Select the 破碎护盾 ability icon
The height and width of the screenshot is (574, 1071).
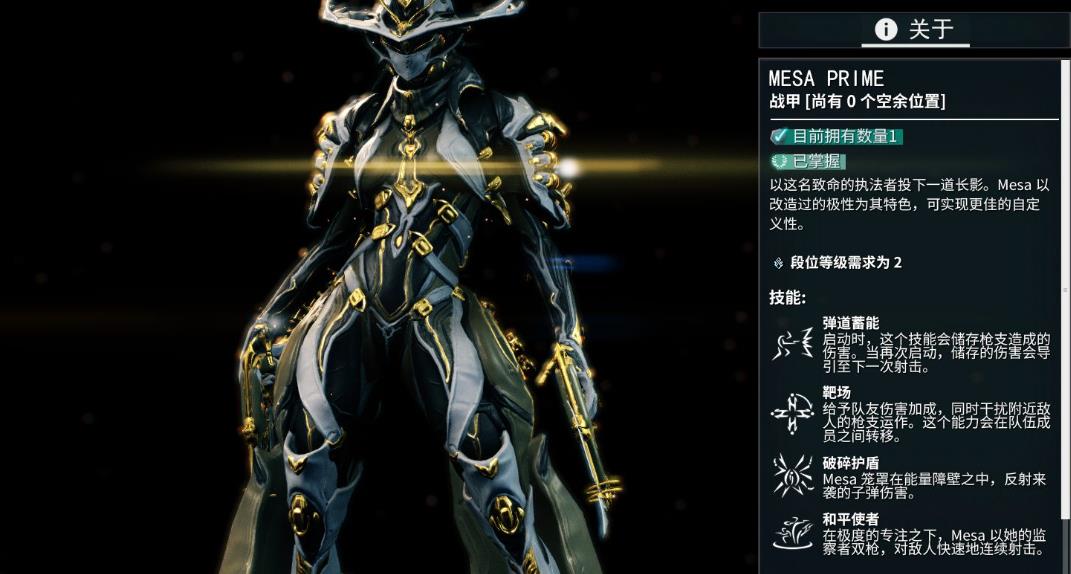tap(793, 476)
